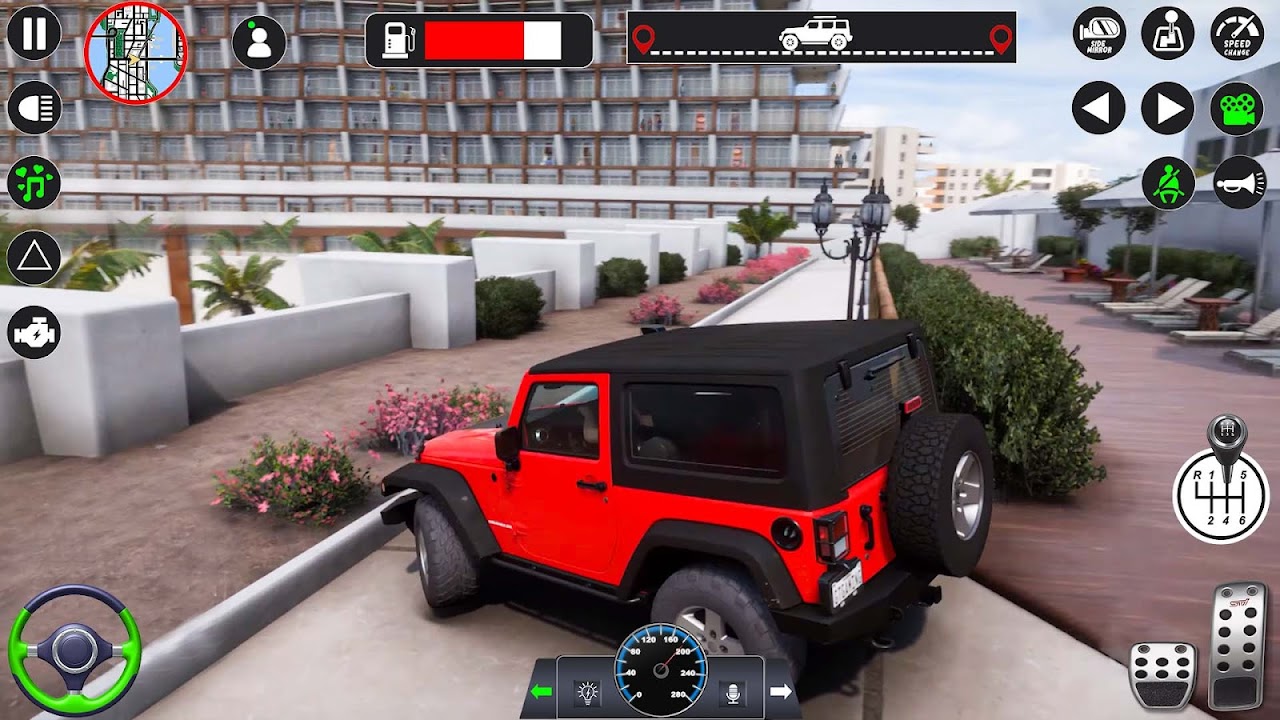Tap the microphone icon near the speedometer
Viewport: 1280px width, 720px height.
click(x=732, y=692)
